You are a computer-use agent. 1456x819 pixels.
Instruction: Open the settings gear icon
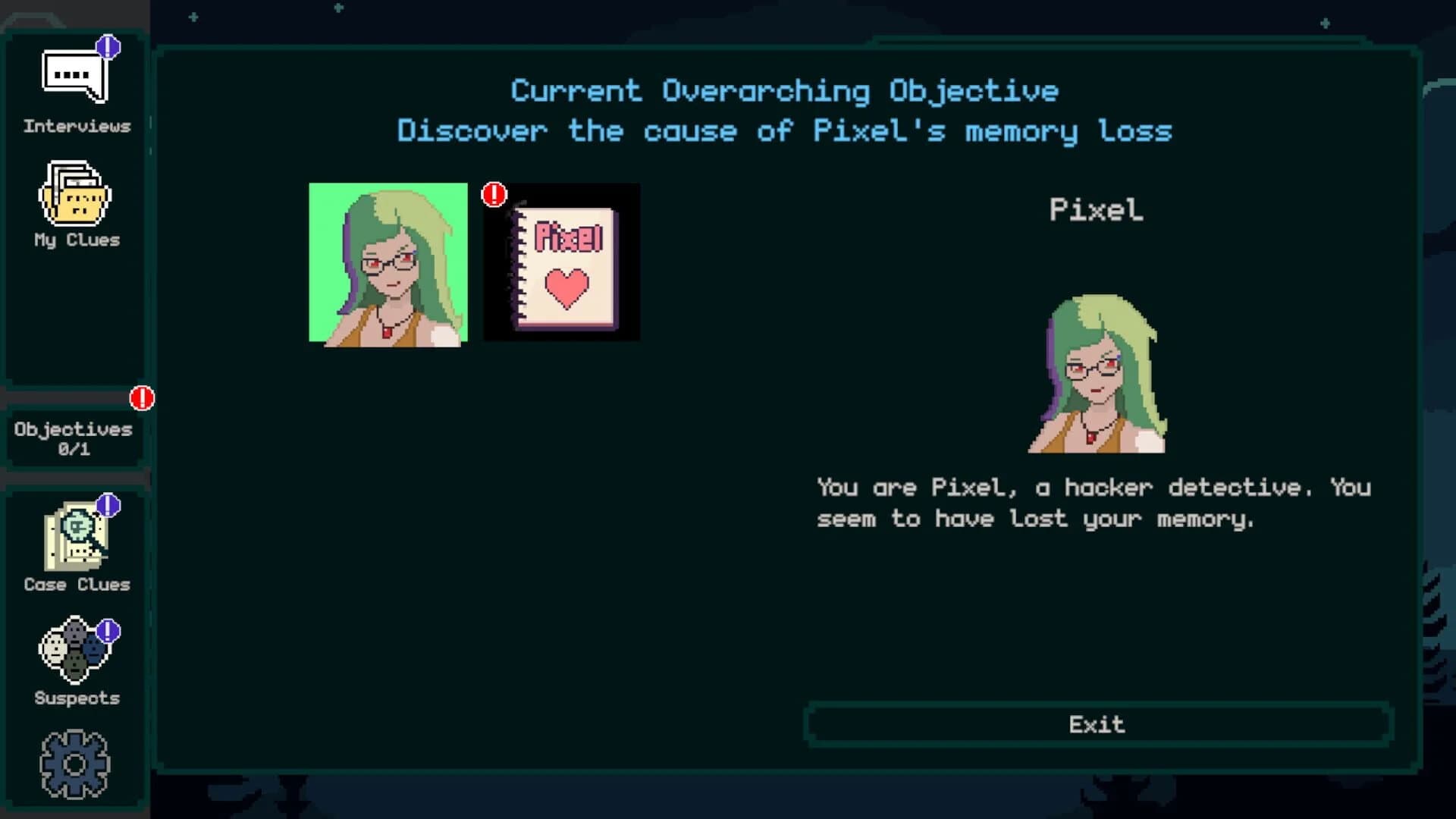pyautogui.click(x=76, y=766)
